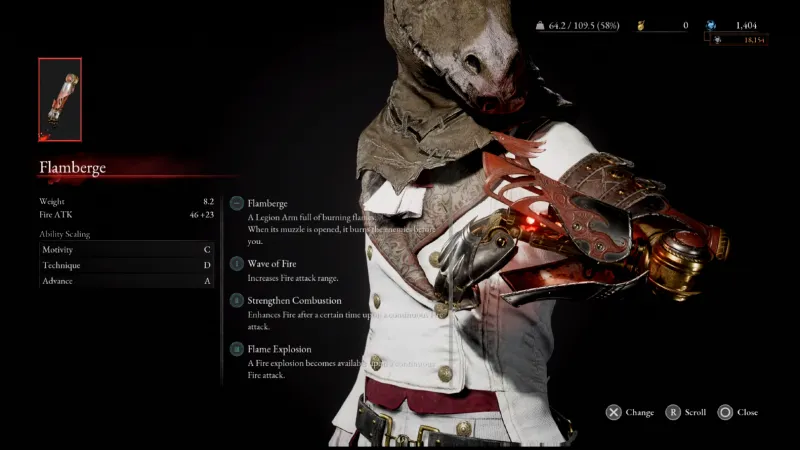Select the Advance scaling row
Image resolution: width=800 pixels, height=450 pixels.
point(126,281)
